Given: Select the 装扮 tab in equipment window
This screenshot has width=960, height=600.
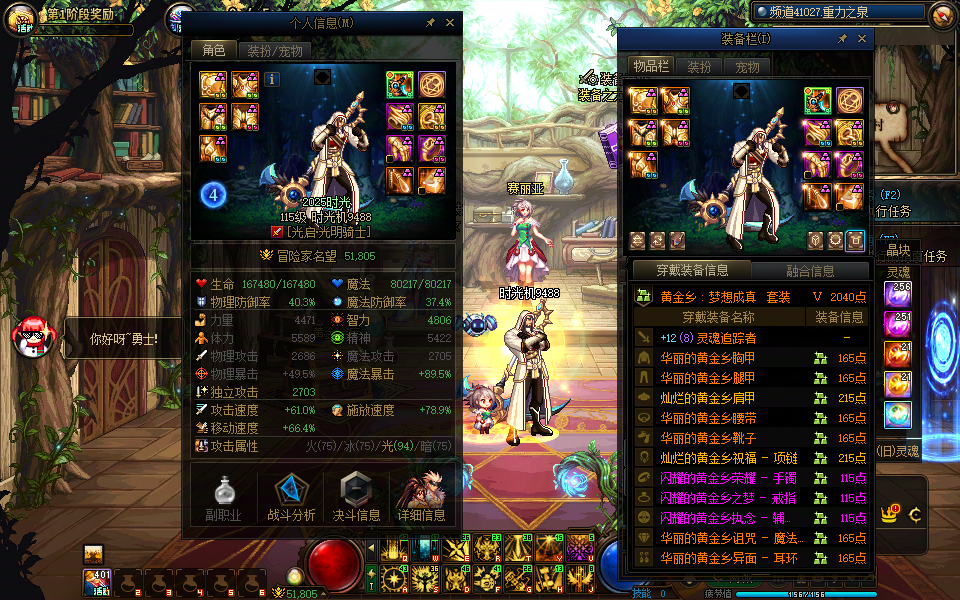Looking at the screenshot, I should (699, 67).
